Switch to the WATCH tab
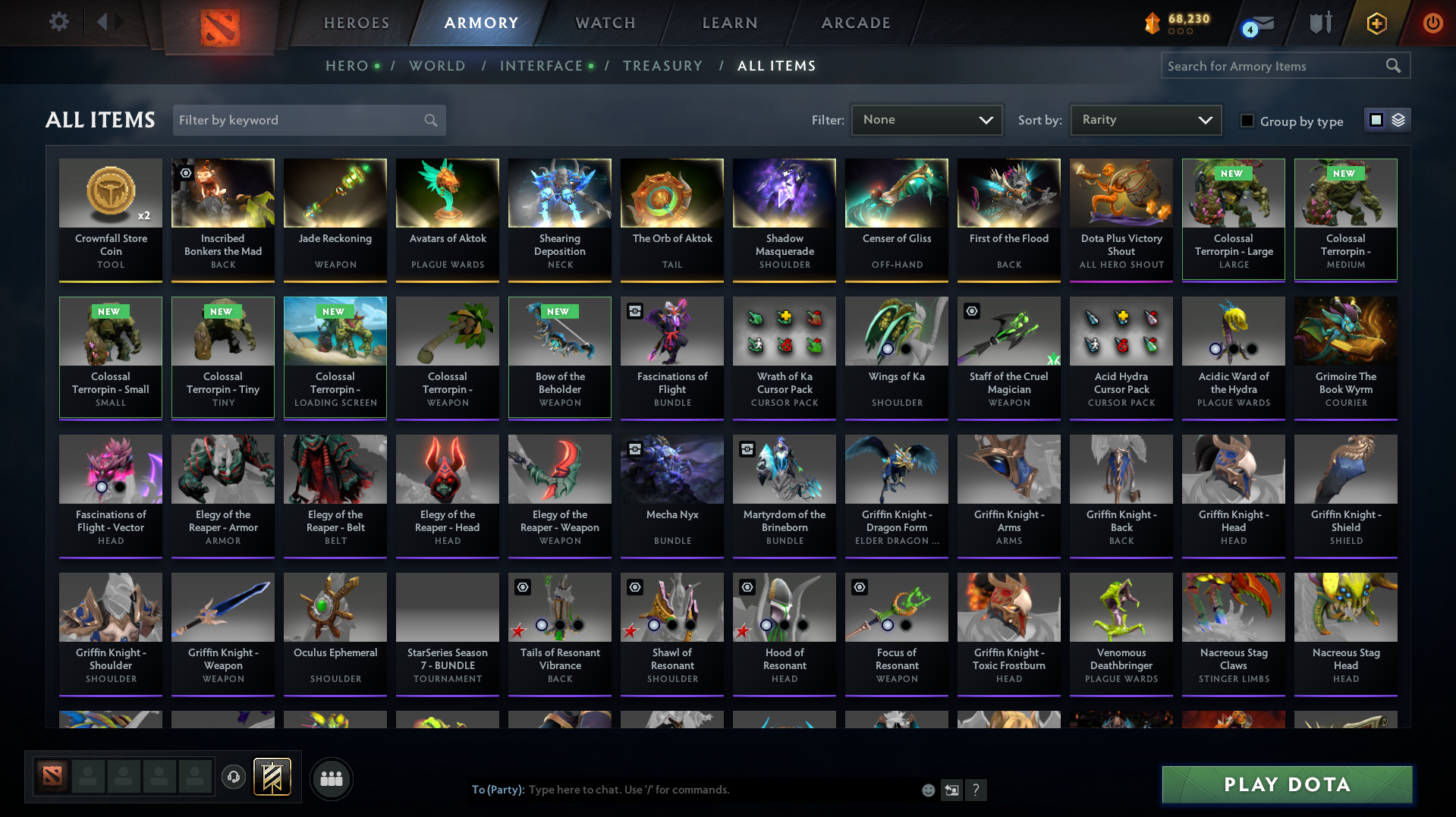Image resolution: width=1456 pixels, height=817 pixels. coord(605,23)
